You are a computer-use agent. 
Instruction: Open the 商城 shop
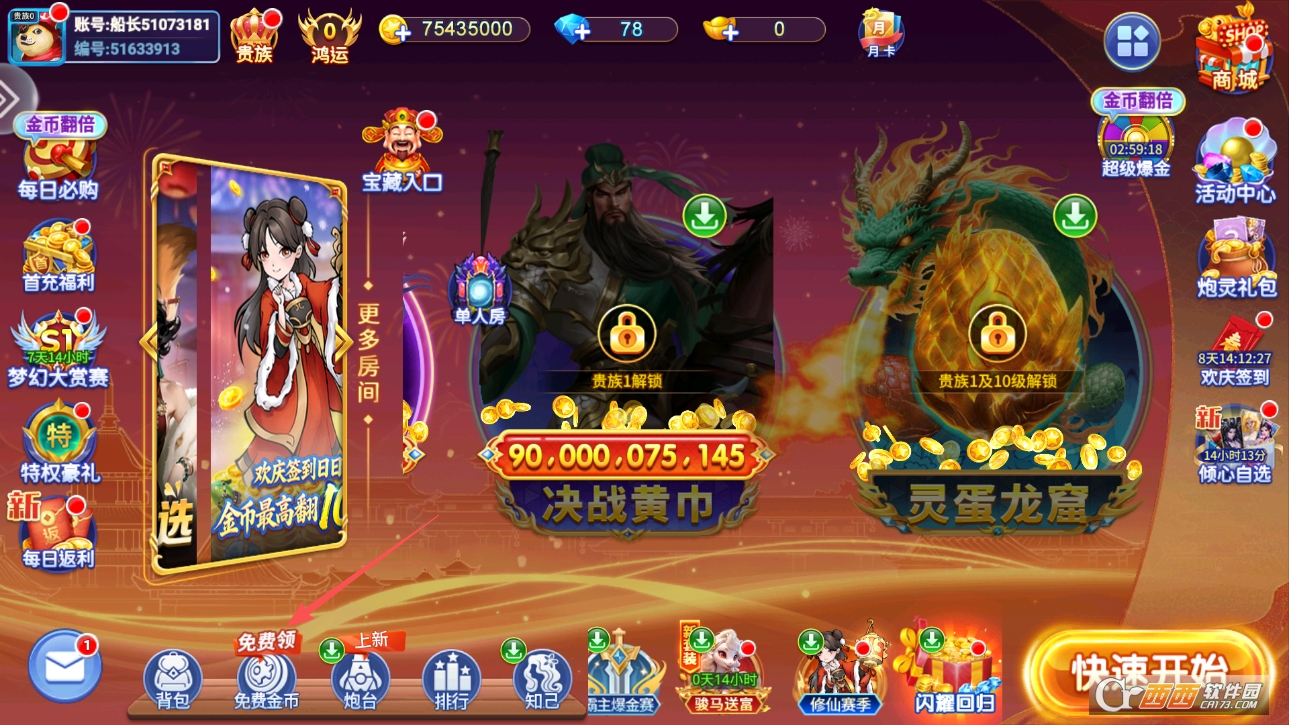[1234, 50]
